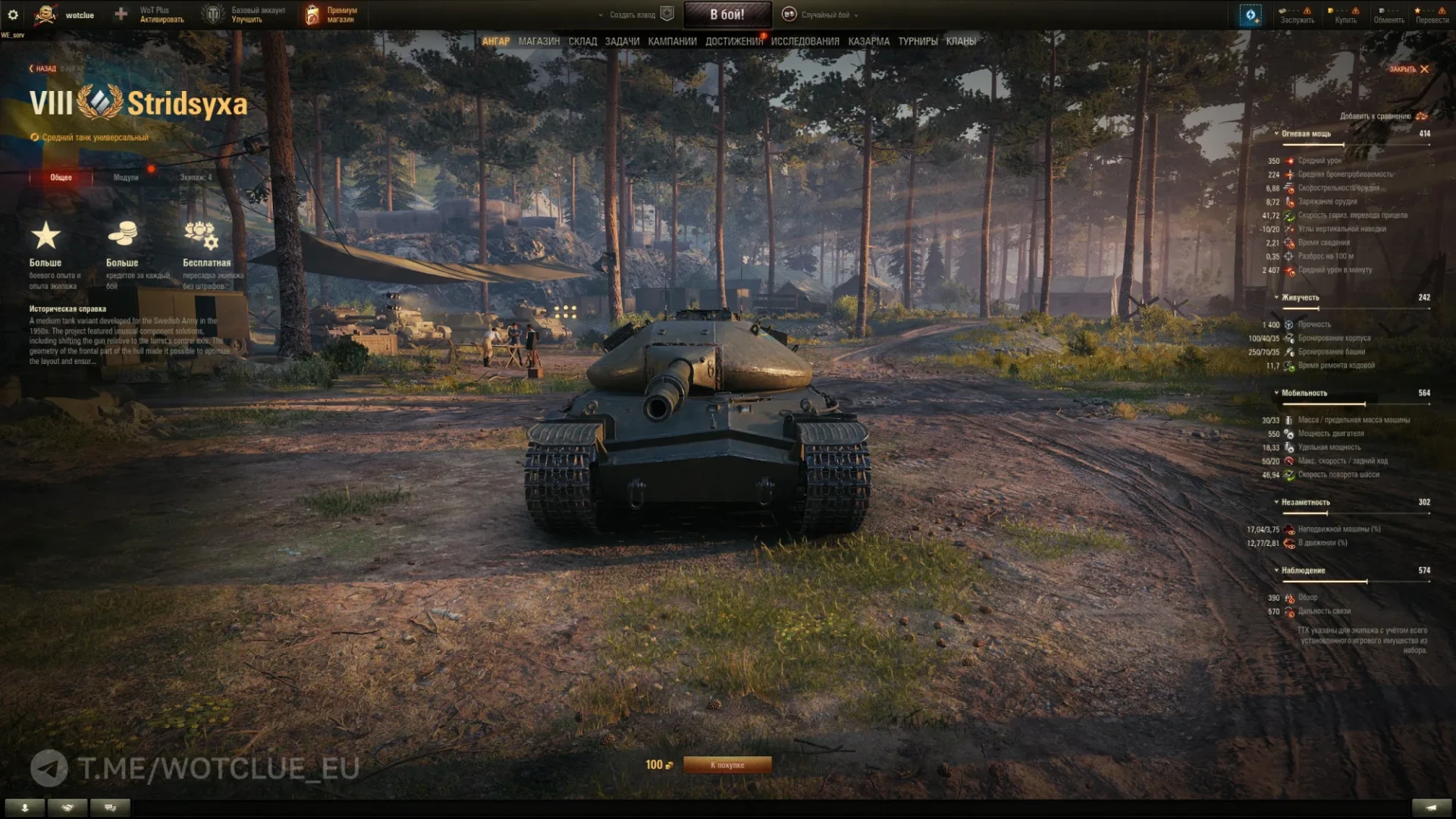Click the squad badge icon near Создать взвод
The image size is (1456, 819).
[x=665, y=14]
